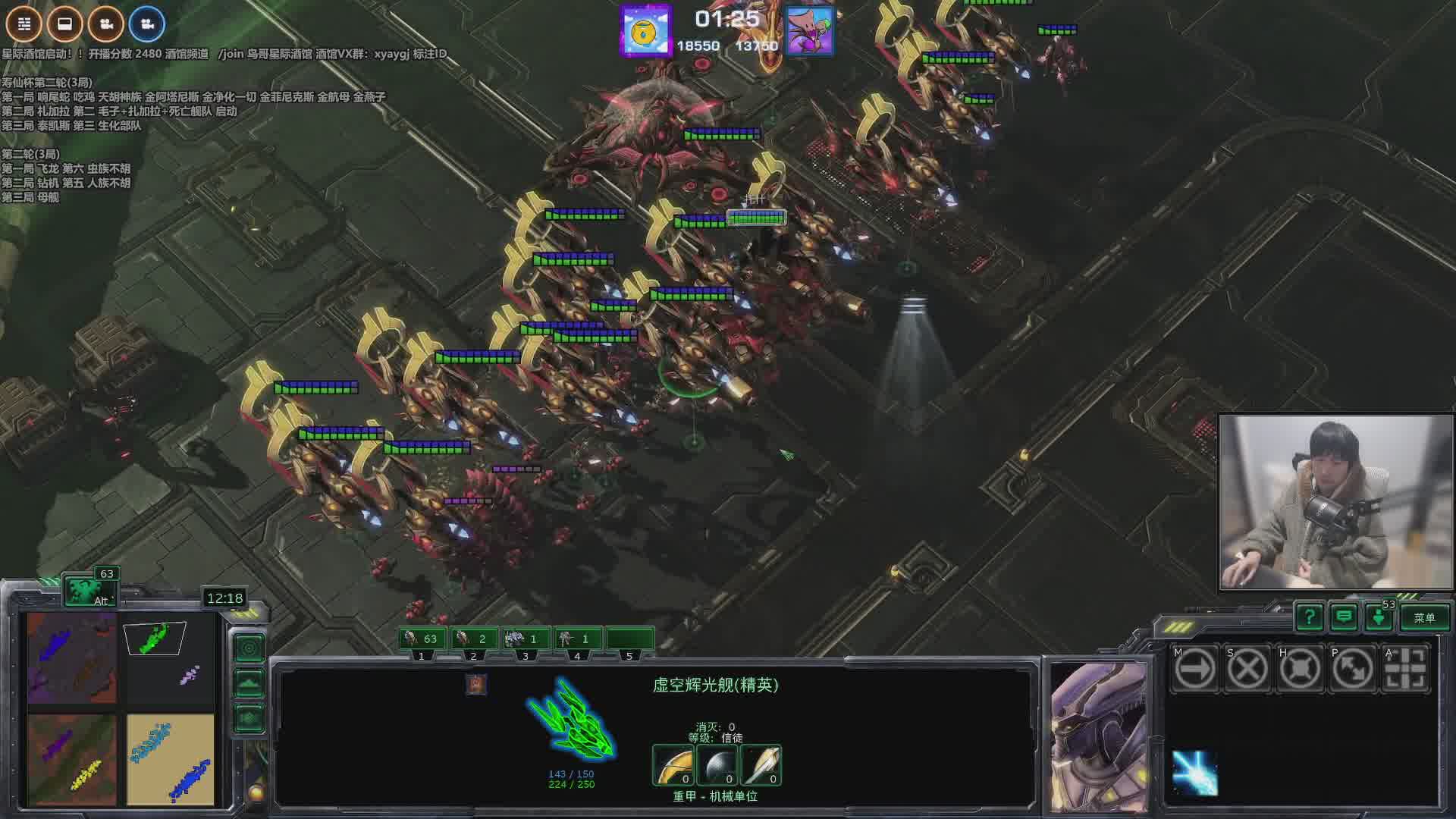The height and width of the screenshot is (819, 1456).
Task: Select all army units button showing 63
Action: pyautogui.click(x=90, y=590)
